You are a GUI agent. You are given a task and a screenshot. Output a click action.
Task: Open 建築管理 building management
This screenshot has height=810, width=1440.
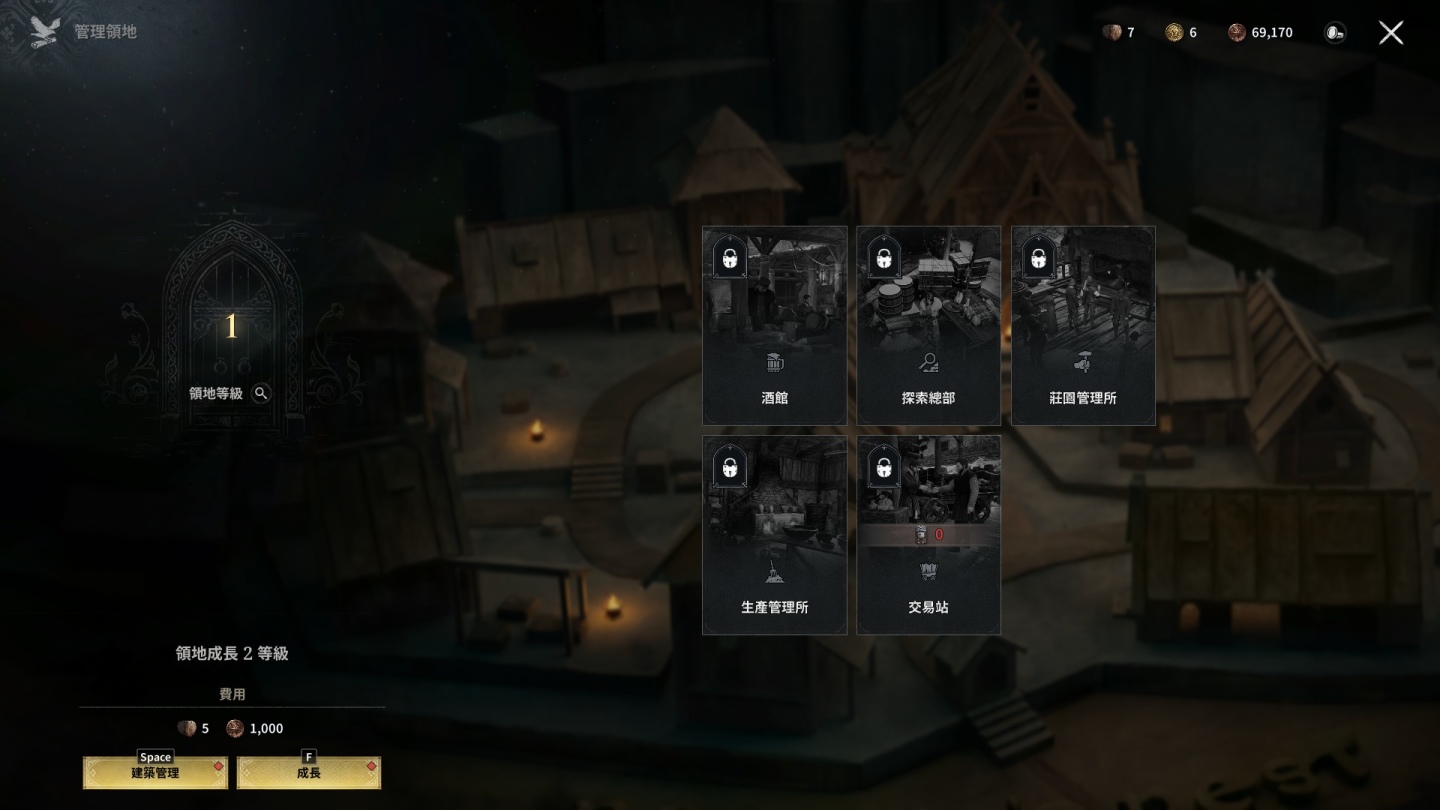pos(155,773)
